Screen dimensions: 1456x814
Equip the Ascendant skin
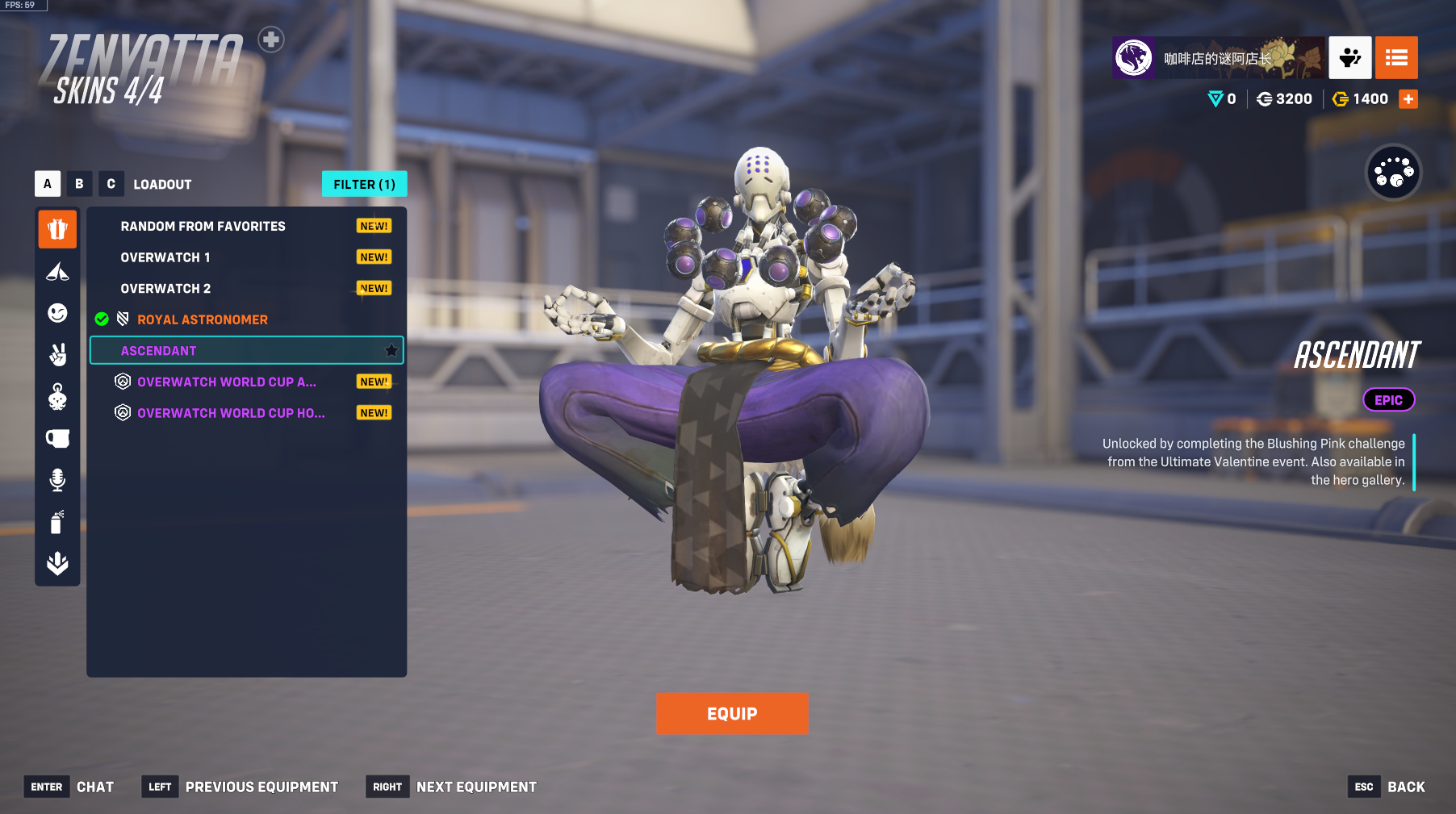731,713
